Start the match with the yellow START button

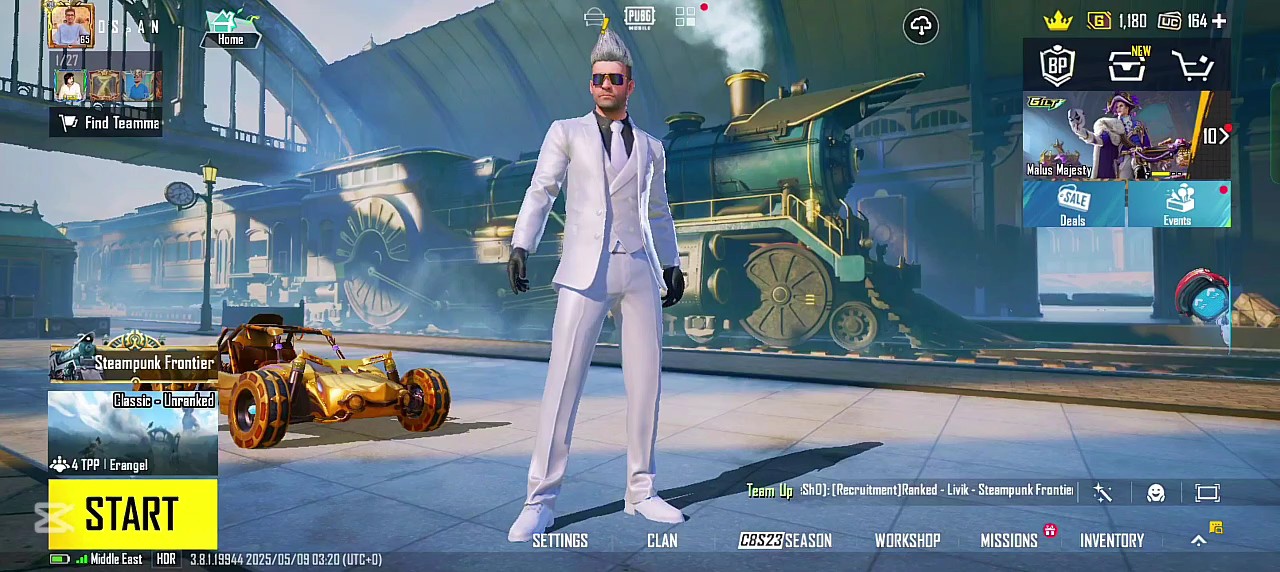(133, 514)
